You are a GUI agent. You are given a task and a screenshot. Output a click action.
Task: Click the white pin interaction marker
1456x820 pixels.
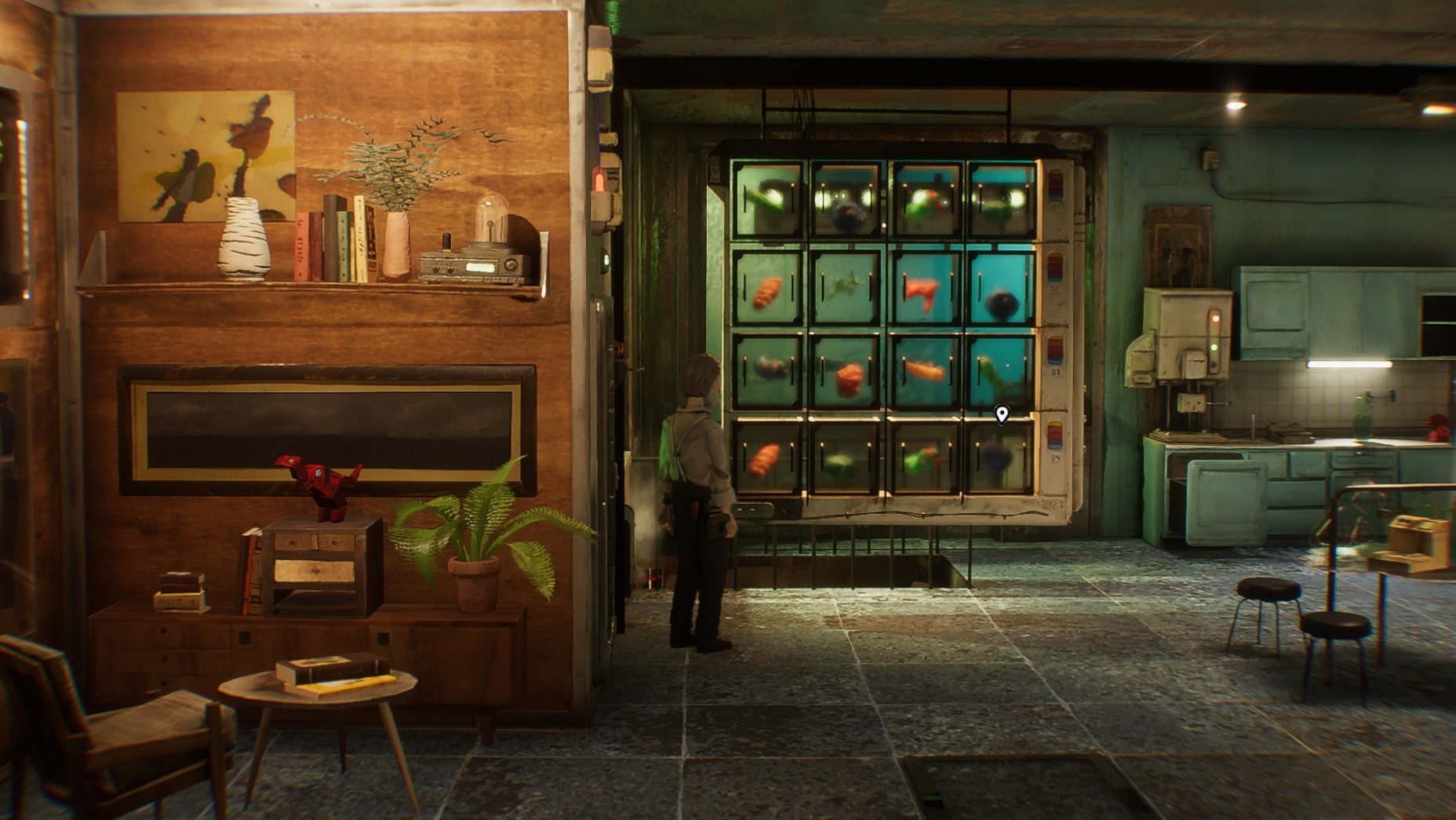click(1001, 414)
